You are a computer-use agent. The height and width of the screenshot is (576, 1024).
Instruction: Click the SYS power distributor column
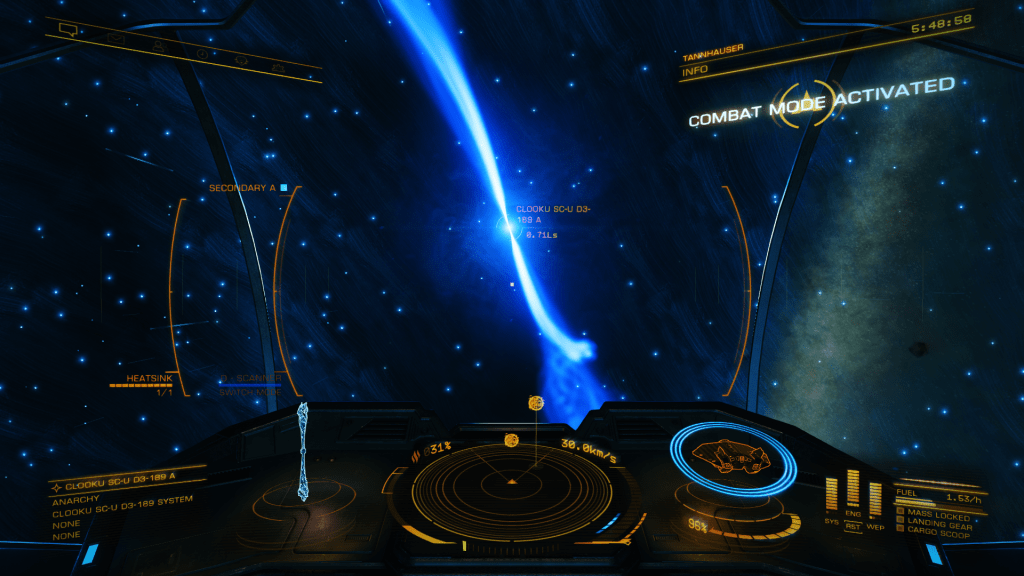pos(832,493)
